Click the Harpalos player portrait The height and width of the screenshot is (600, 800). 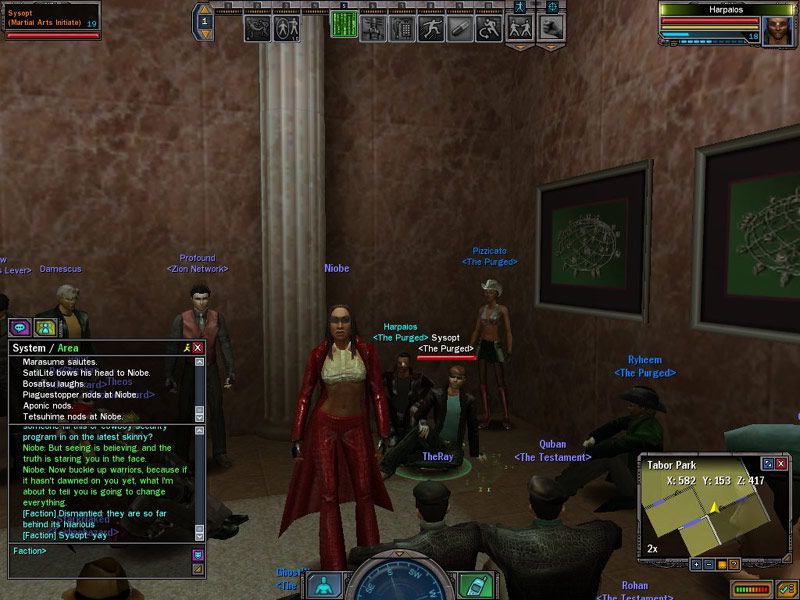[777, 26]
